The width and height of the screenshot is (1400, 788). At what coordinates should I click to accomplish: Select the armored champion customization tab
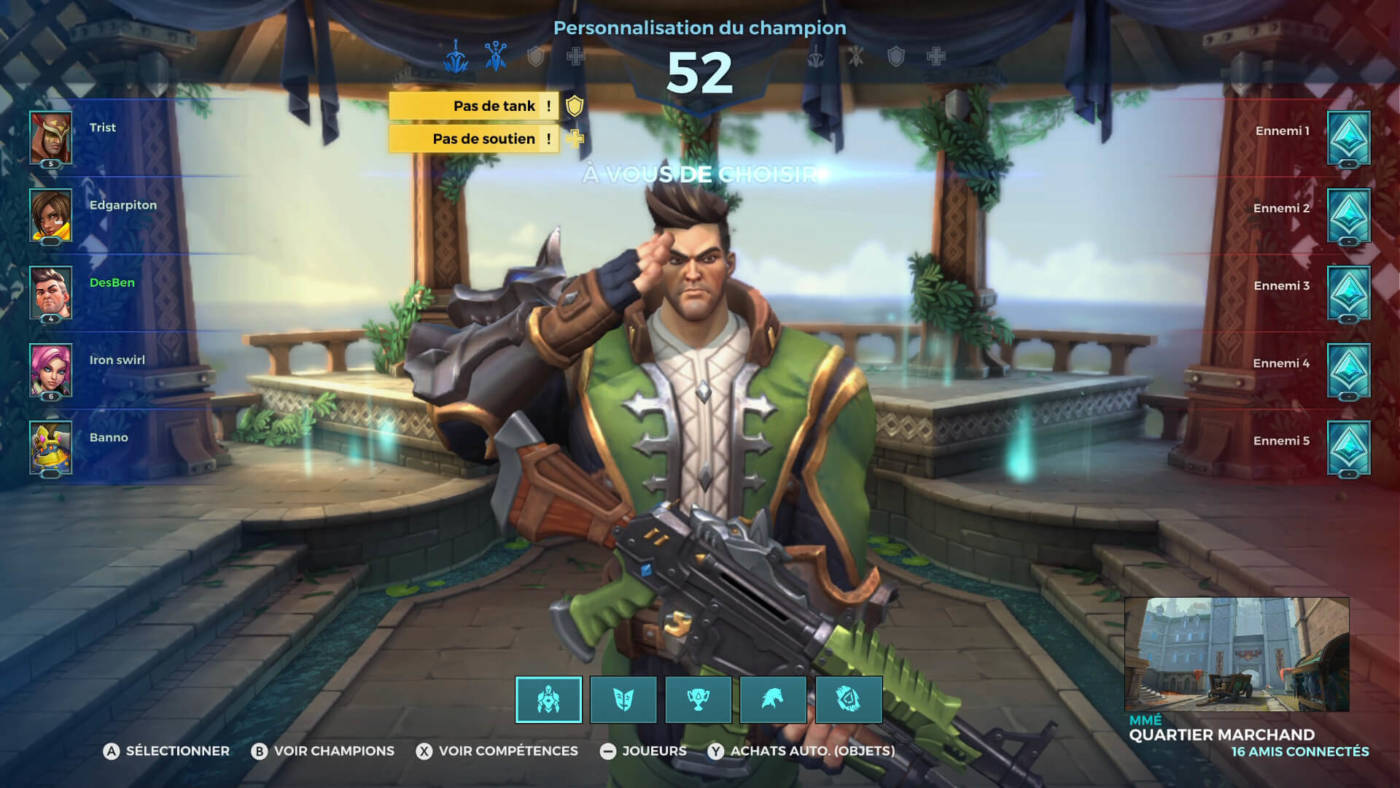pyautogui.click(x=548, y=700)
